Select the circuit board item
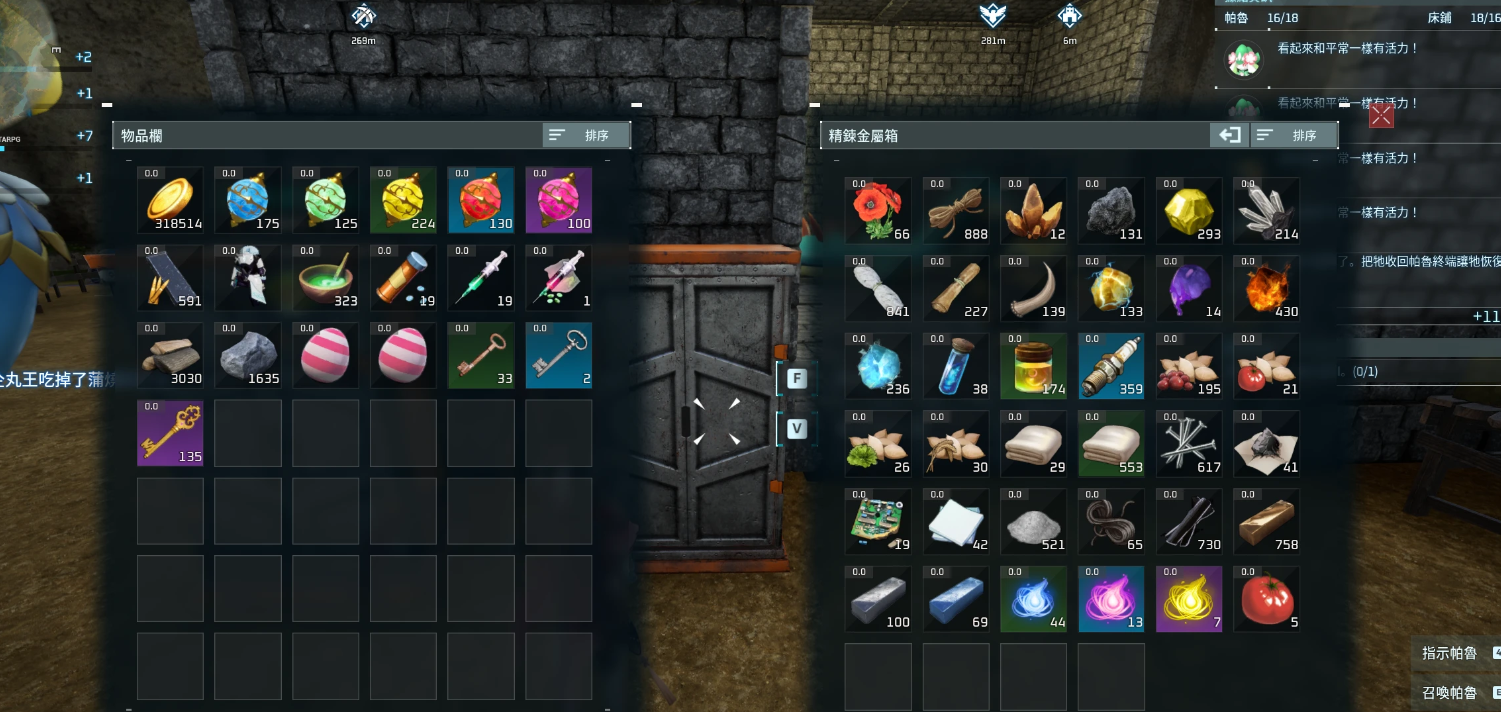The image size is (1501, 712). point(878,522)
